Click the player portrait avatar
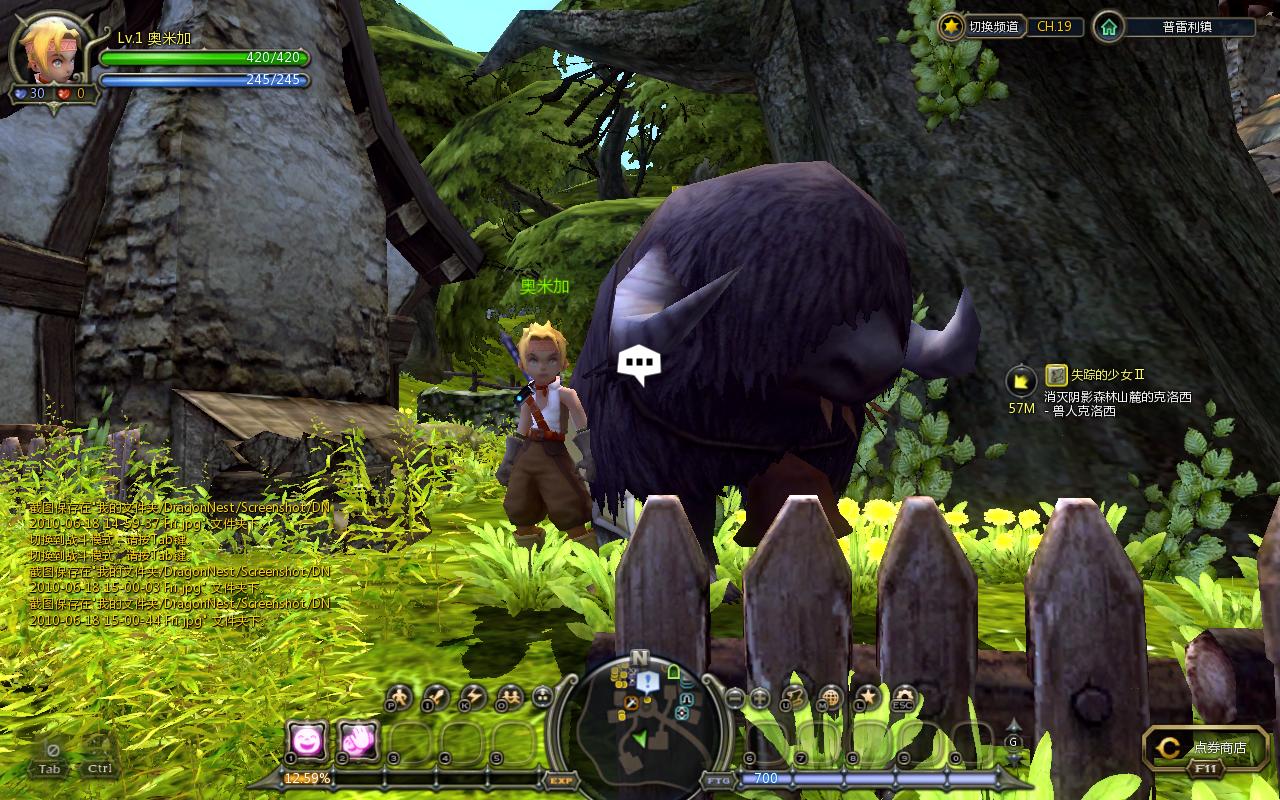The width and height of the screenshot is (1280, 800). [47, 50]
